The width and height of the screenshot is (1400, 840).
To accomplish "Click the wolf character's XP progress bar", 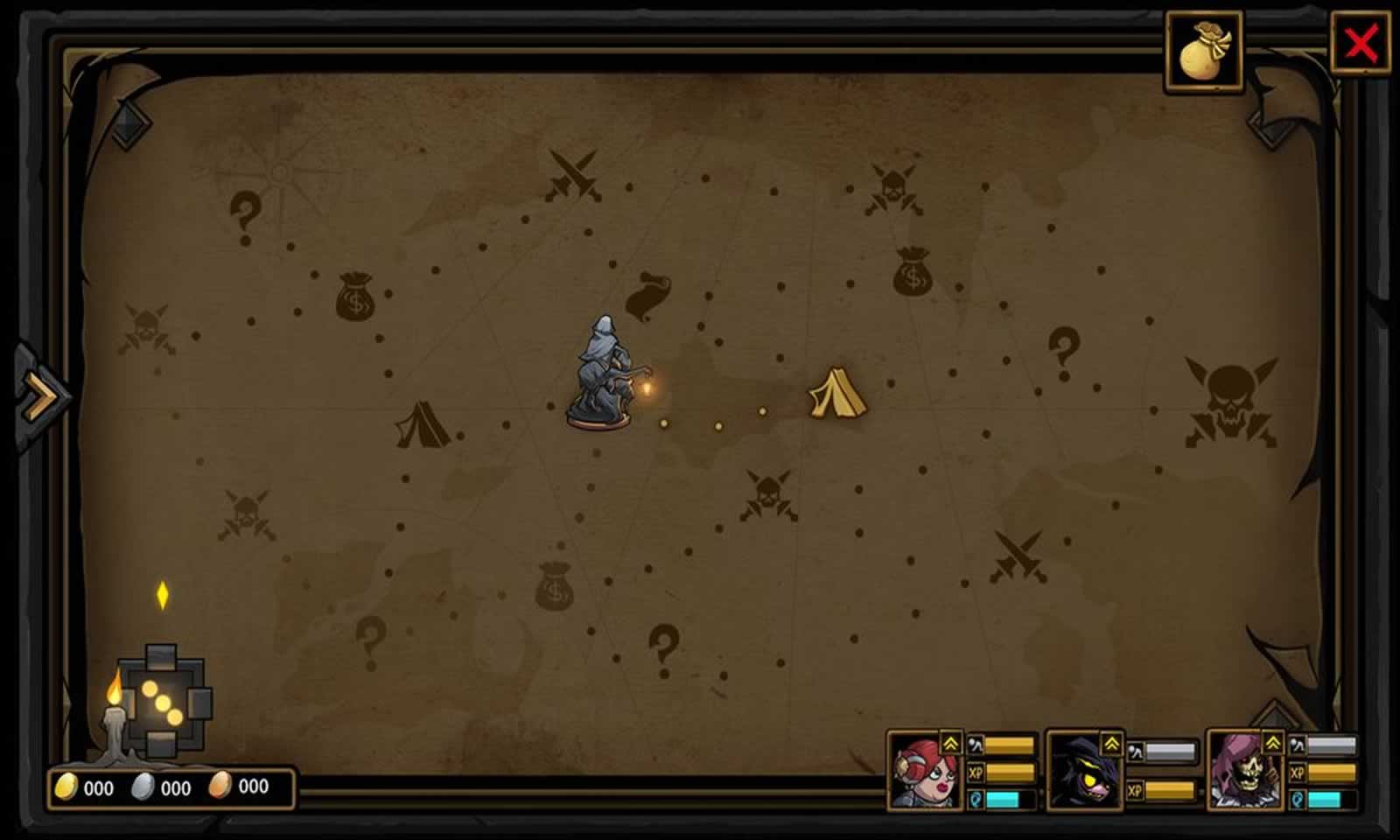I will [1168, 788].
